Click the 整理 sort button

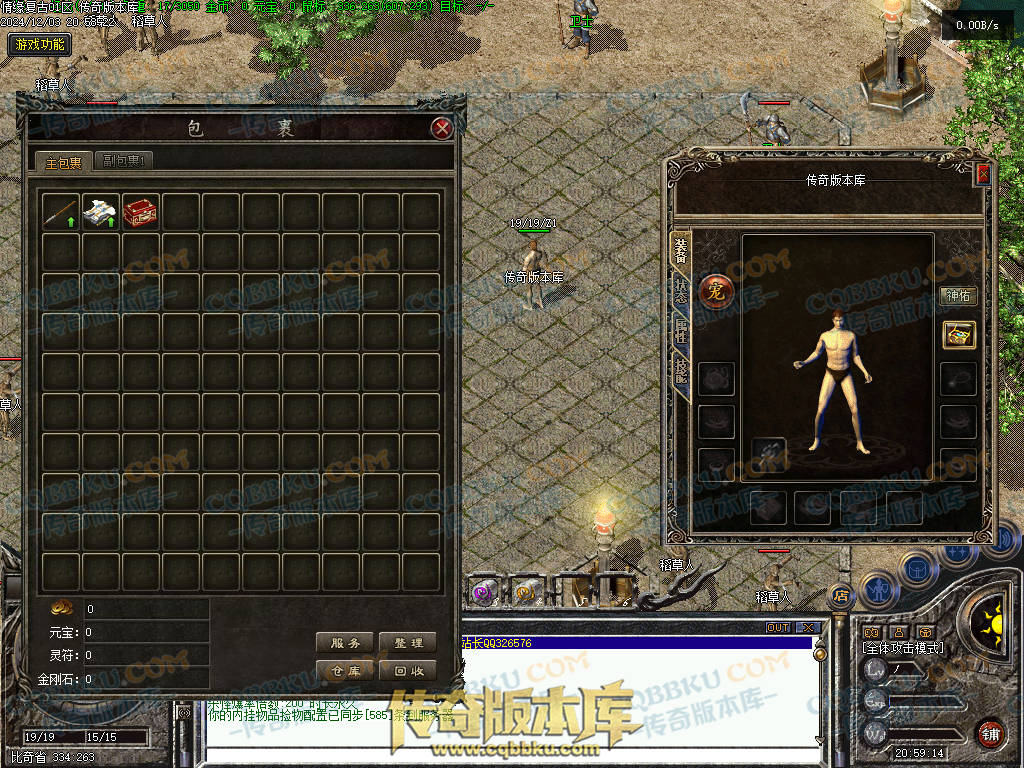408,643
